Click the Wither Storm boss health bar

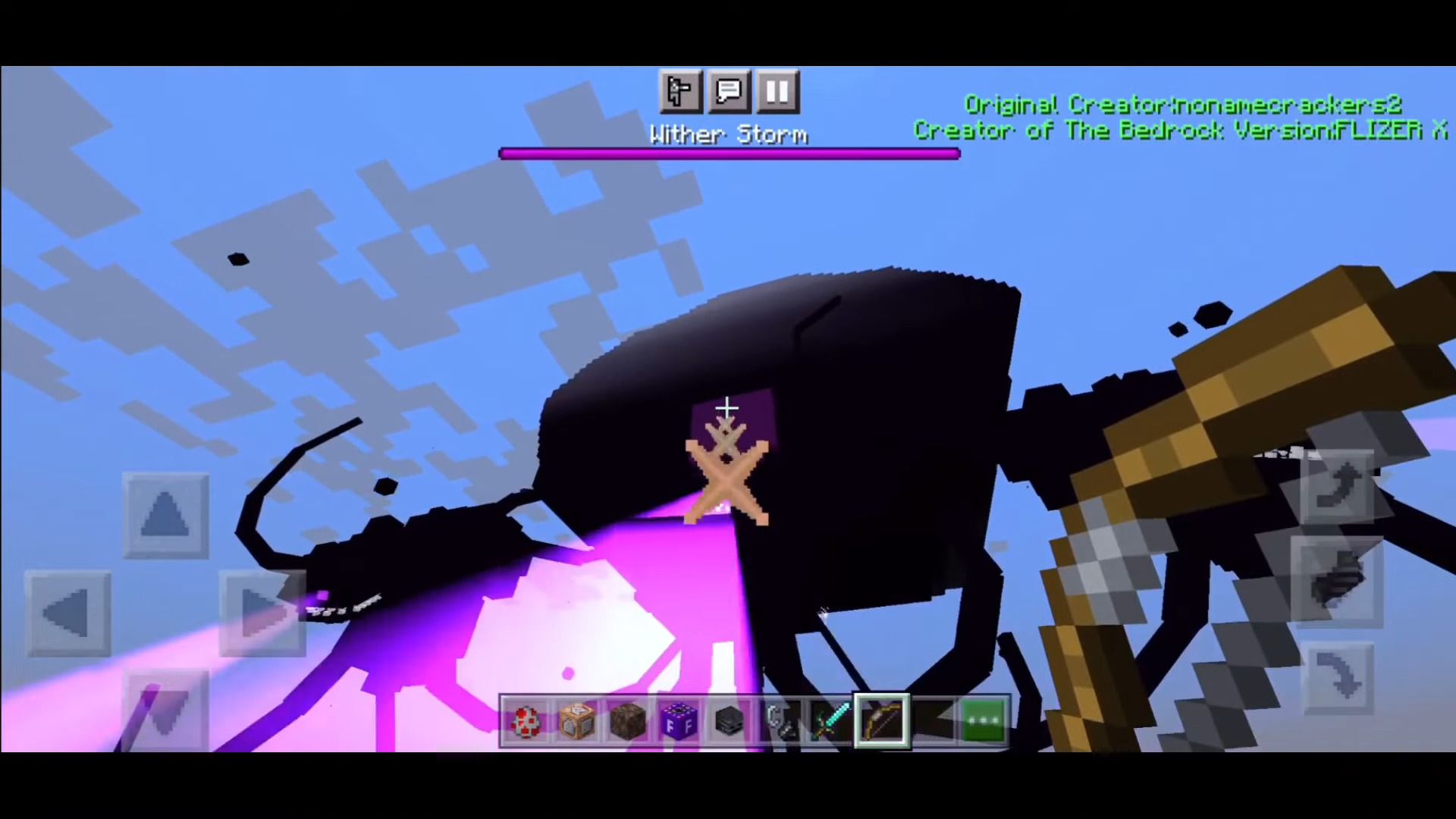coord(728,154)
